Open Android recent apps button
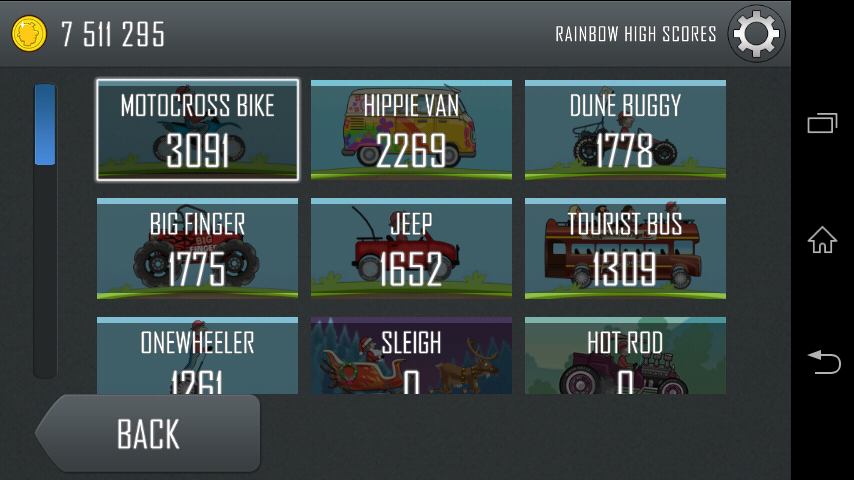The image size is (854, 480). [822, 123]
